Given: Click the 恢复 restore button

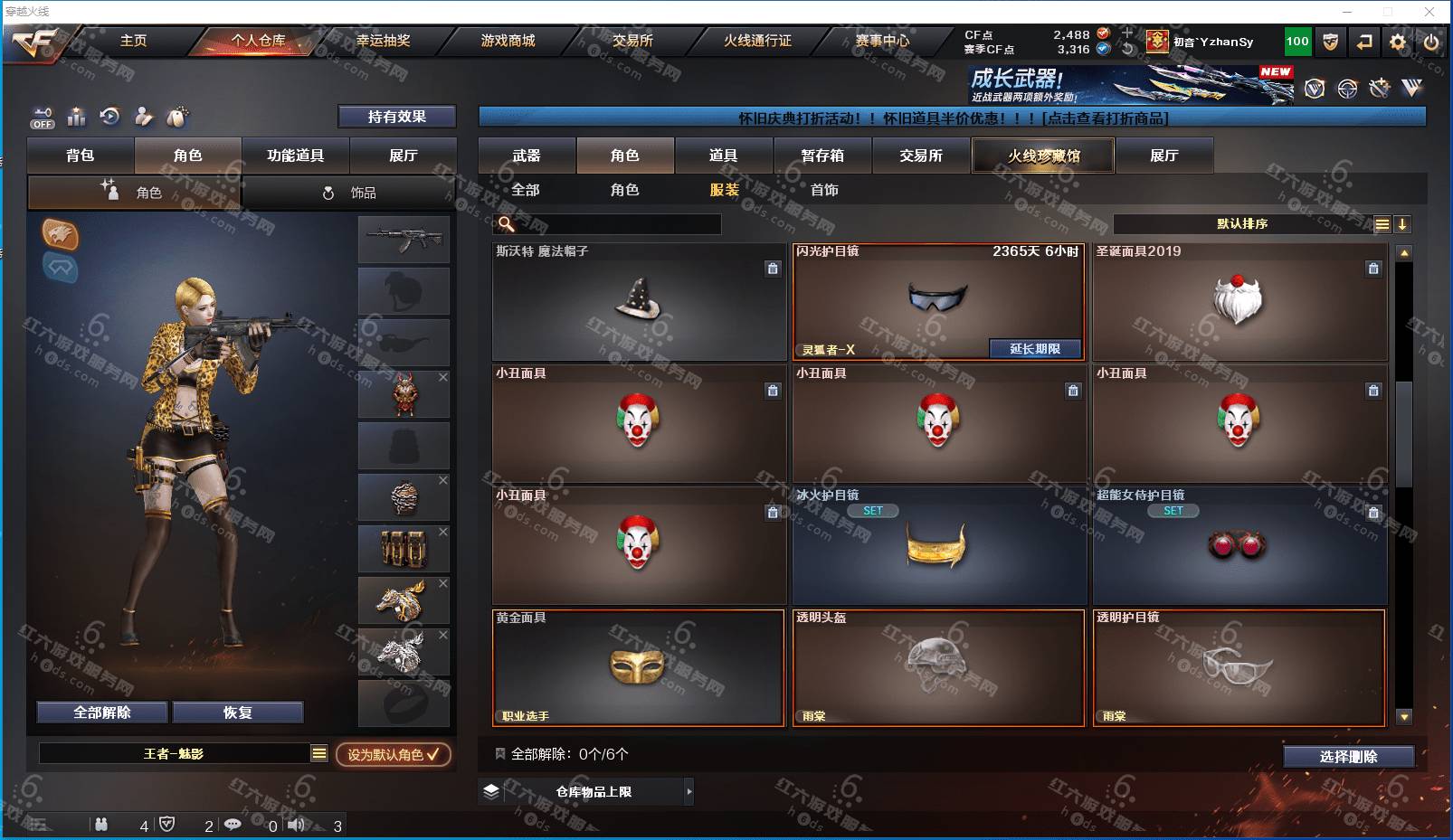Looking at the screenshot, I should pos(238,713).
